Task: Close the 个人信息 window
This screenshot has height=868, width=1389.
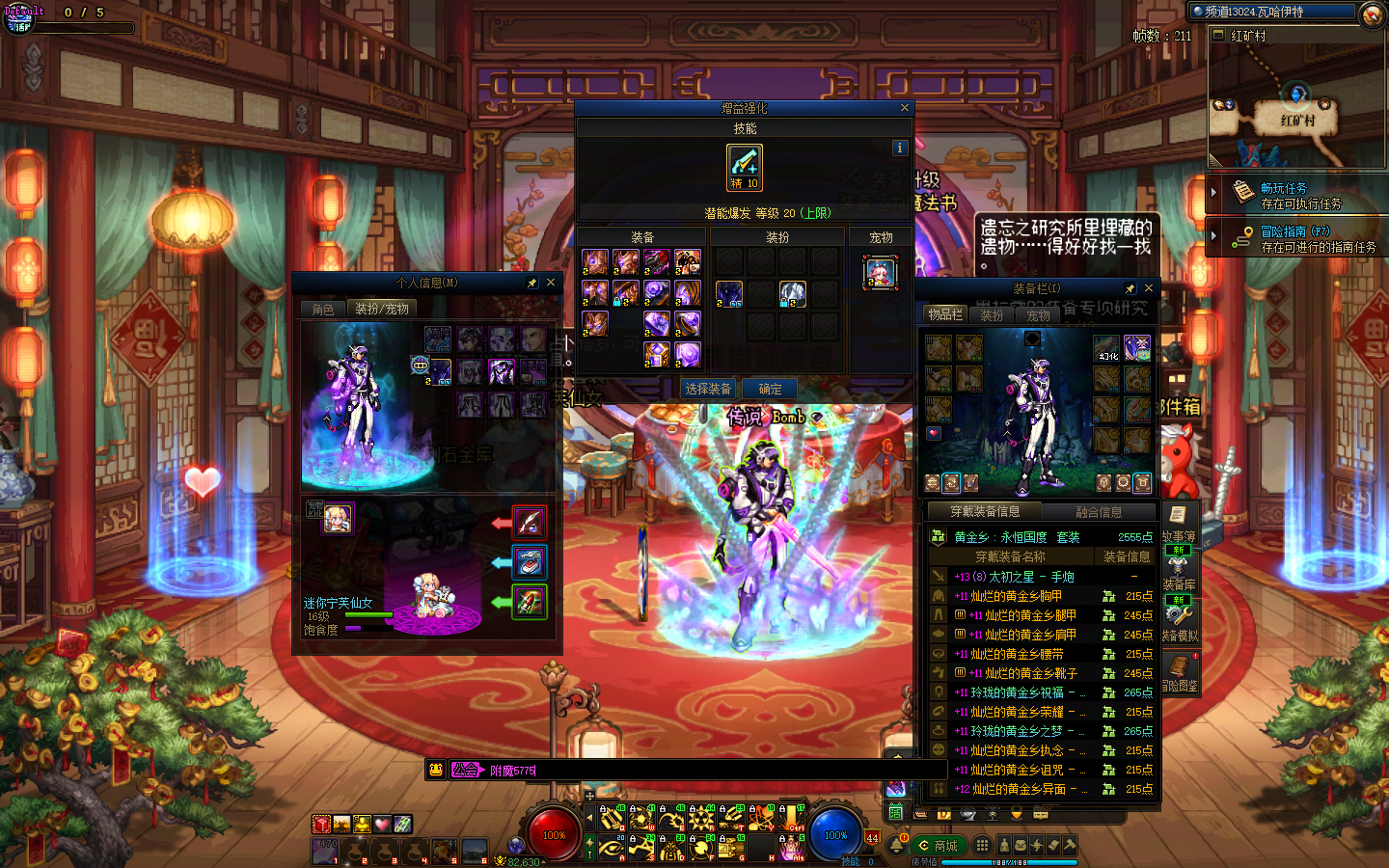Action: click(x=551, y=283)
